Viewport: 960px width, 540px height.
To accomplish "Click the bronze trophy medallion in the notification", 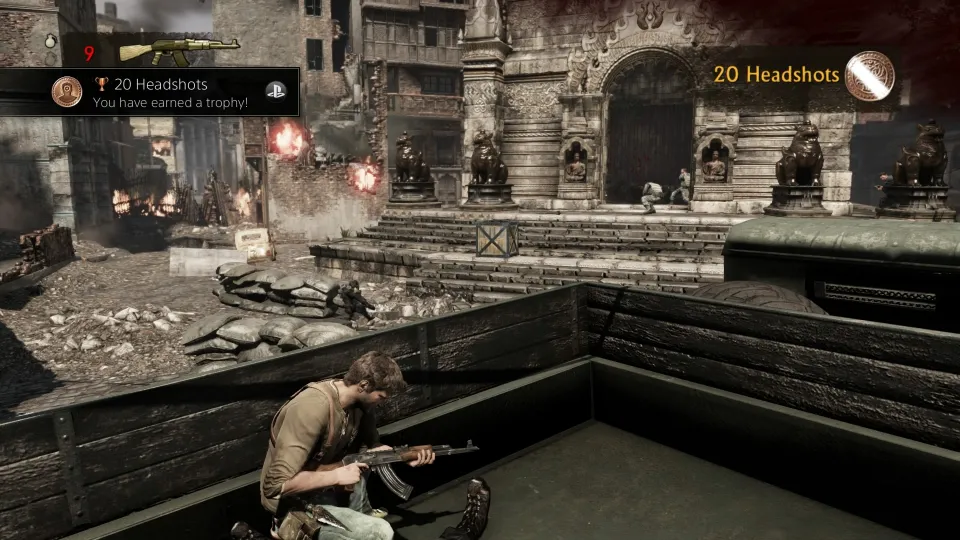I will click(67, 92).
